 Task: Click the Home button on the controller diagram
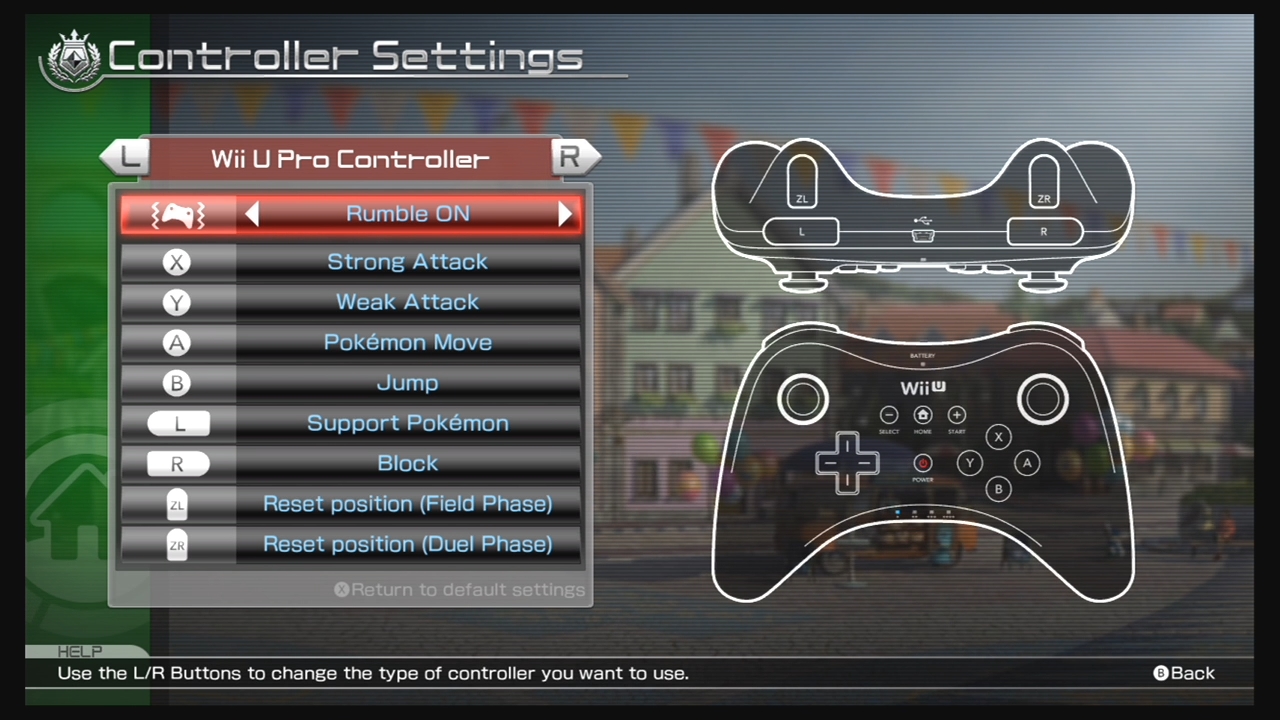pyautogui.click(x=922, y=415)
